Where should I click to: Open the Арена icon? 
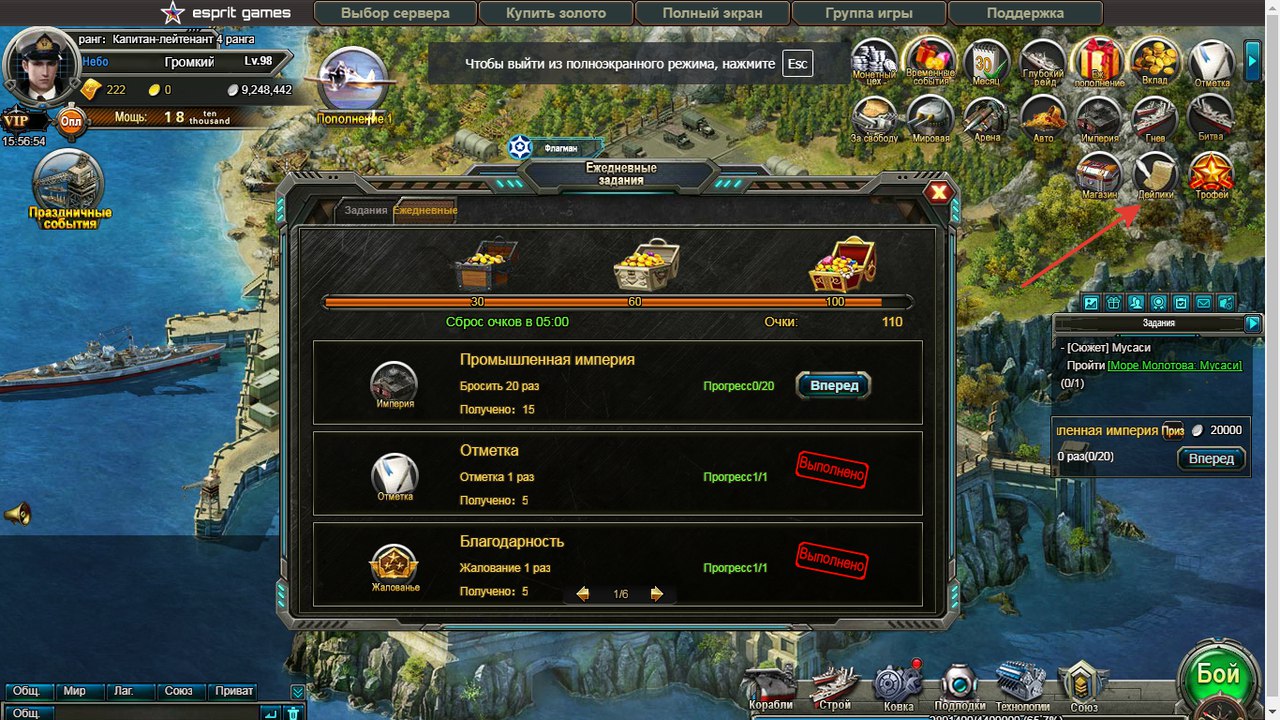[986, 120]
